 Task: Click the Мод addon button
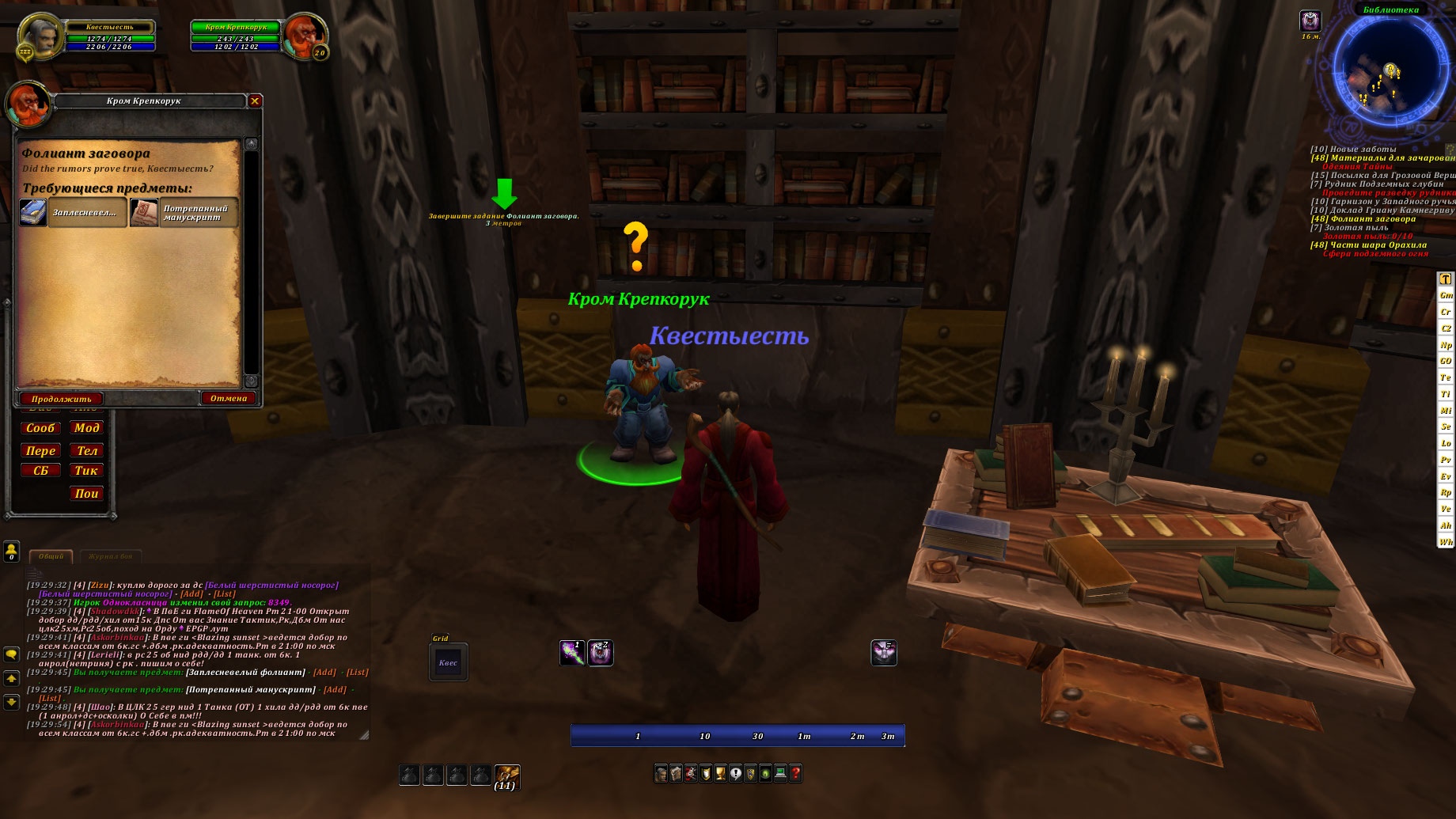pos(86,428)
